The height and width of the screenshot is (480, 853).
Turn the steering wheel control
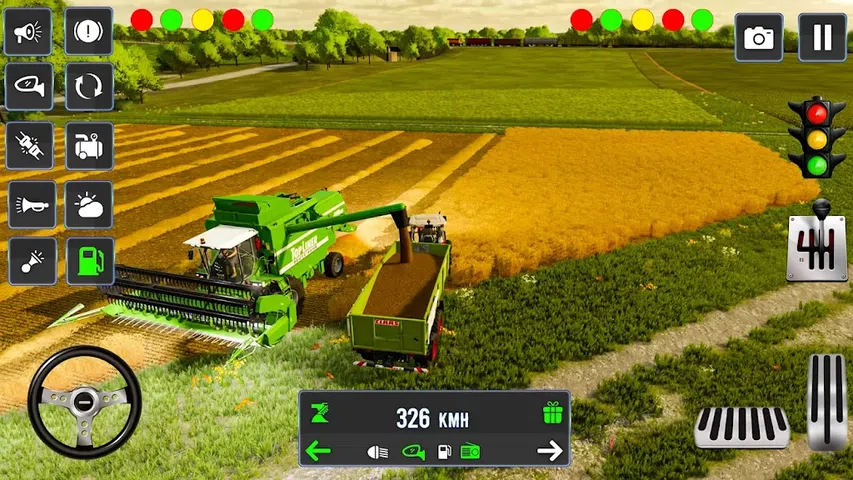tap(84, 403)
